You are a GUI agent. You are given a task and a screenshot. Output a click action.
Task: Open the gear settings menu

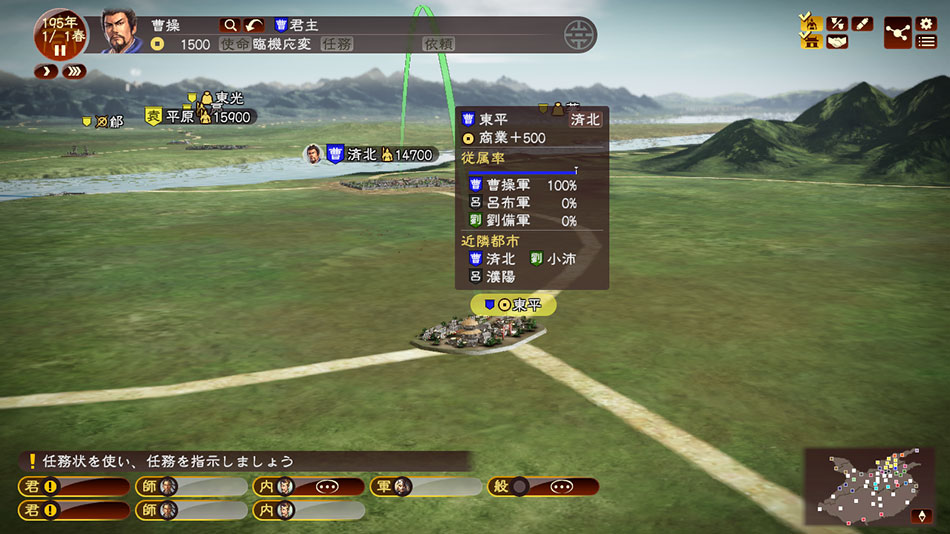click(926, 23)
